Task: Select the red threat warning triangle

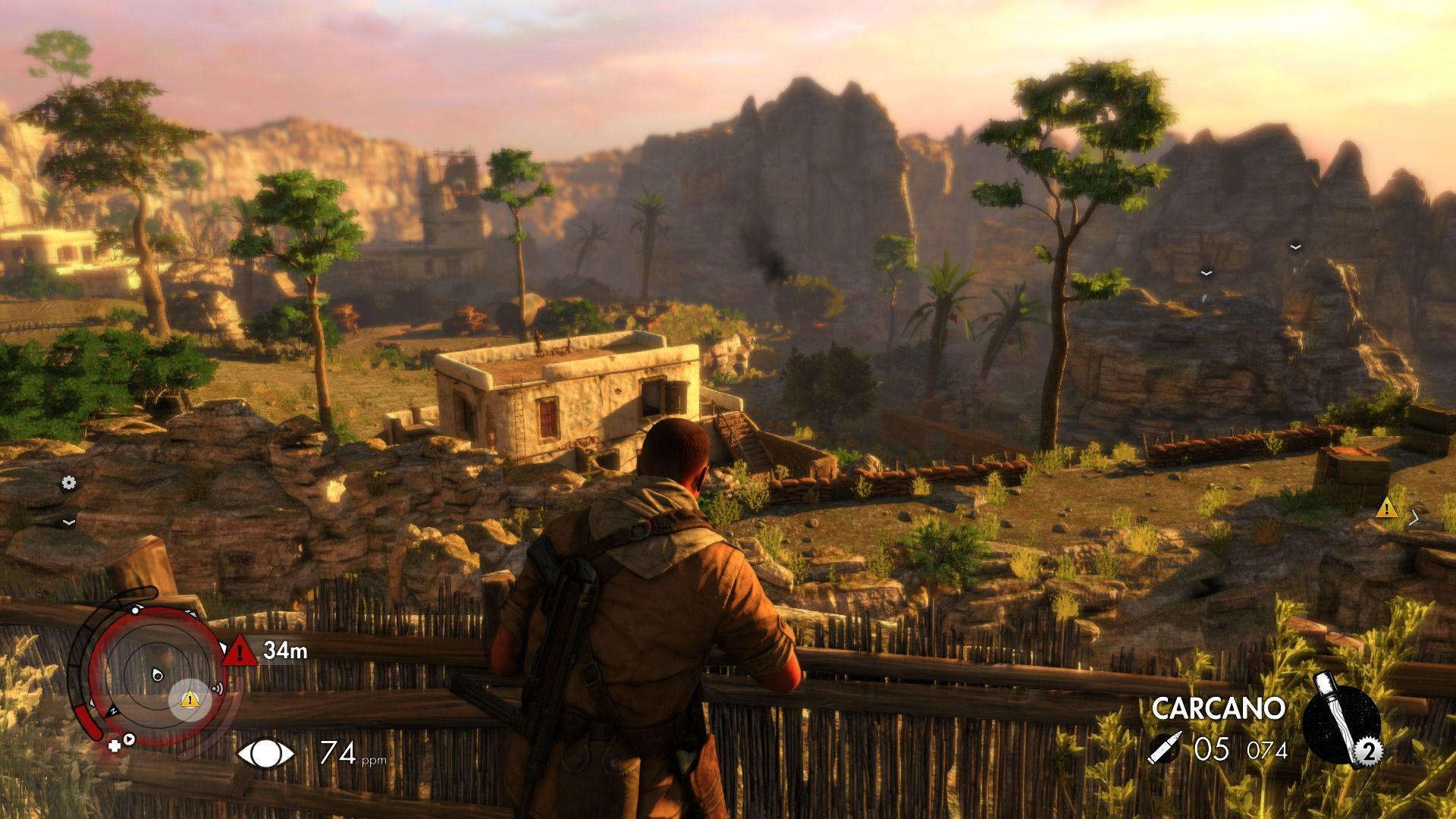Action: (x=240, y=651)
